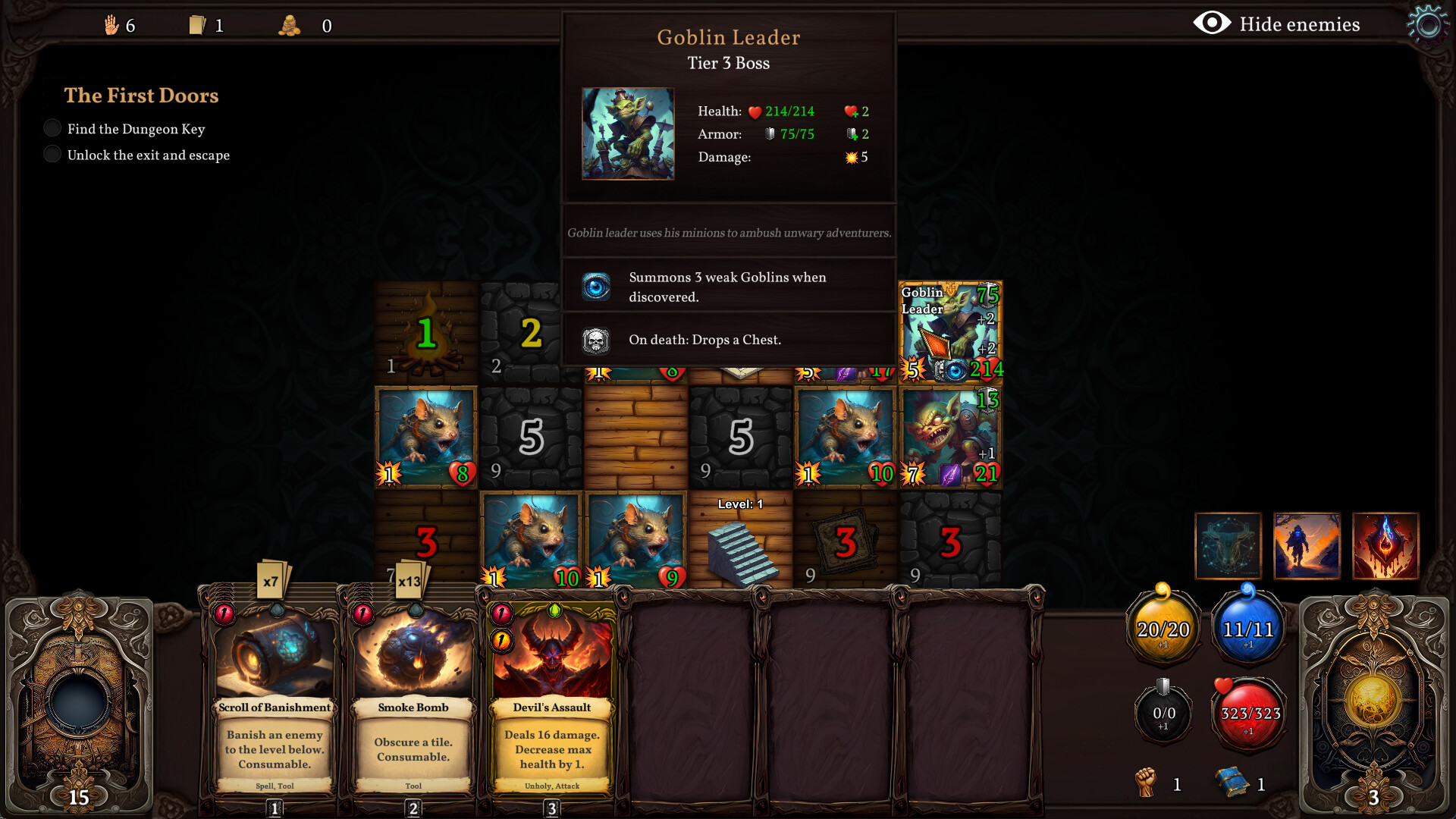1456x819 pixels.
Task: Select the walking adventurer scene thumbnail
Action: [1307, 545]
